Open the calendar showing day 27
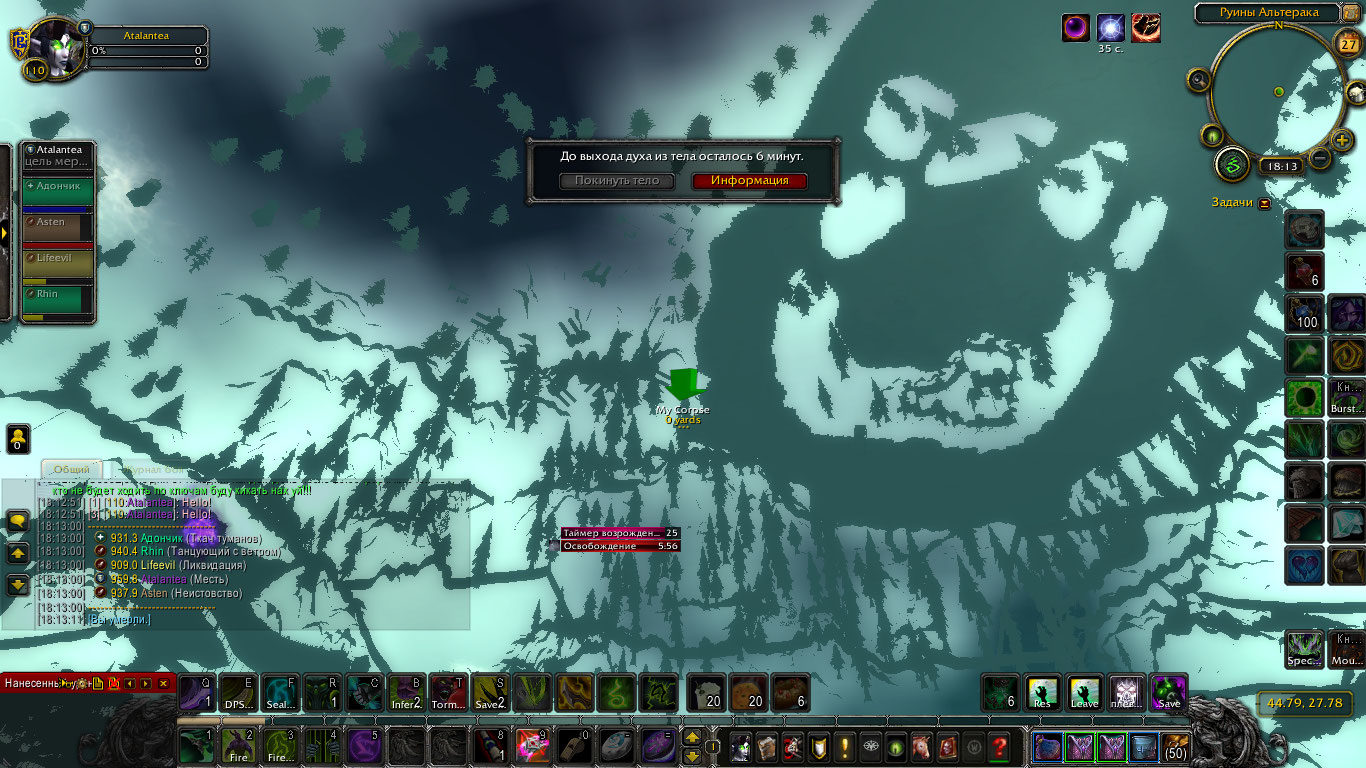1366x768 pixels. pyautogui.click(x=1347, y=45)
